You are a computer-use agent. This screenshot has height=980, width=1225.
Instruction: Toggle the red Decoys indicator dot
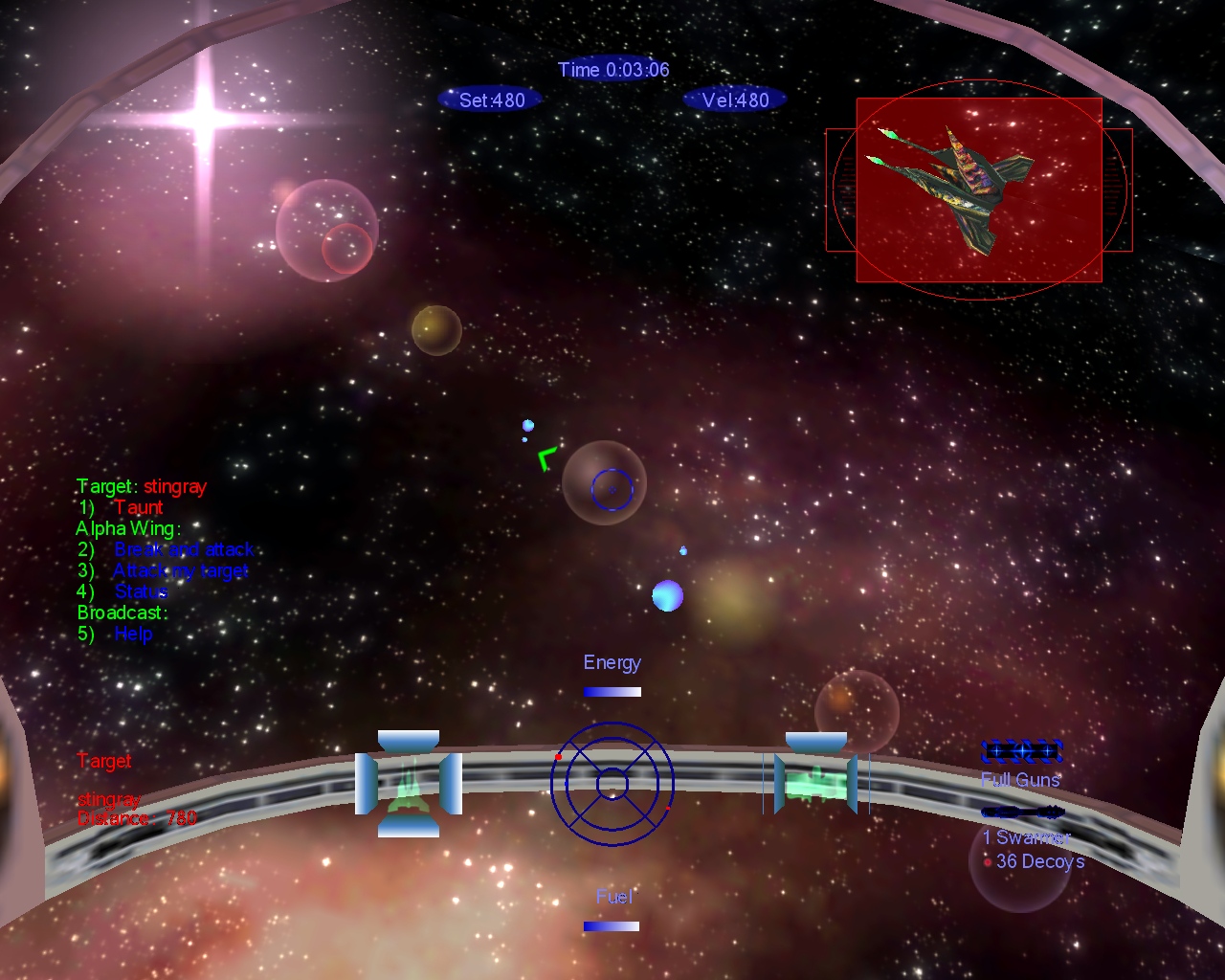tap(989, 861)
